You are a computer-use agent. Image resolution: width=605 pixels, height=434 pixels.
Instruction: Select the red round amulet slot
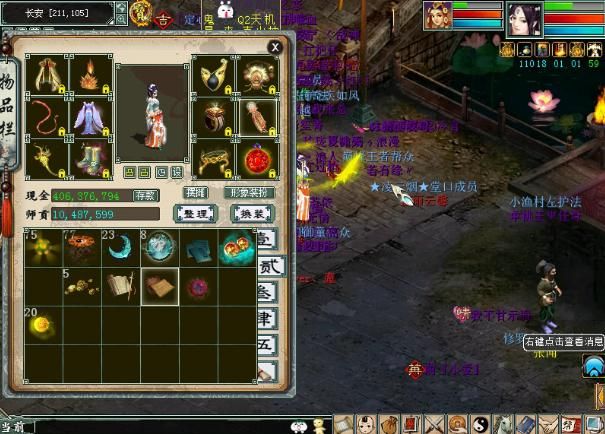(257, 158)
